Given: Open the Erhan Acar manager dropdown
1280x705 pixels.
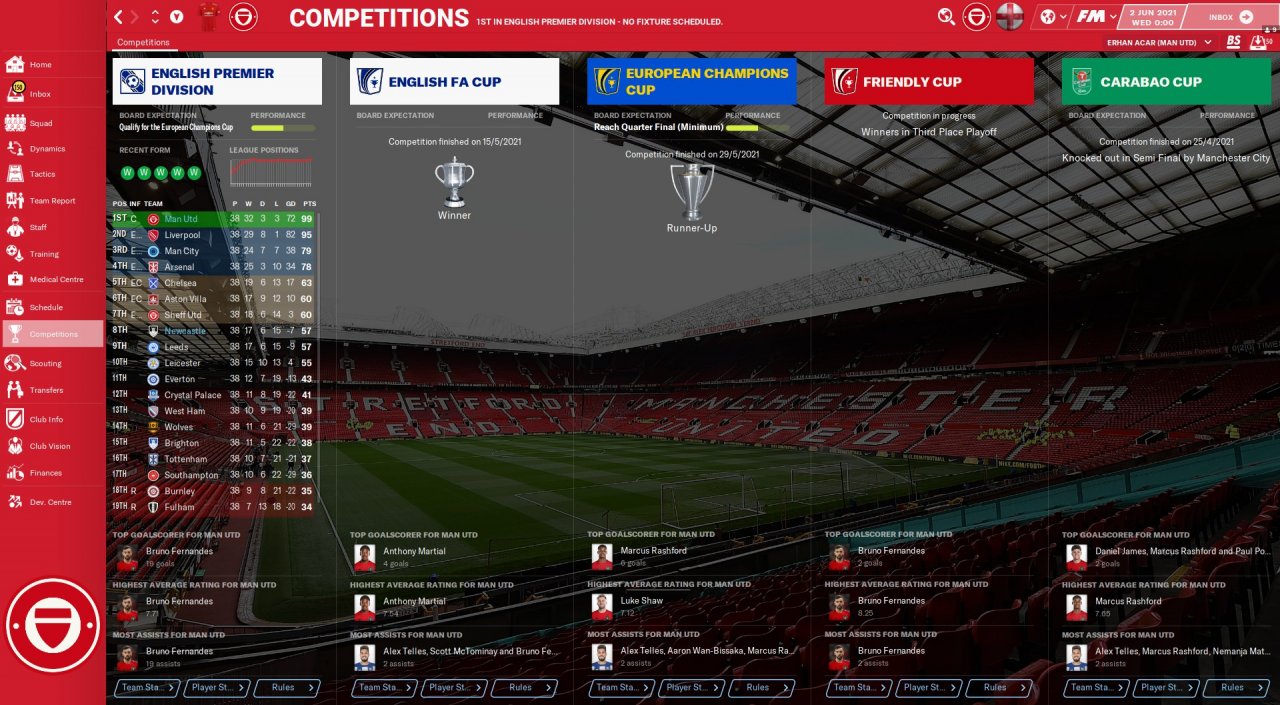Looking at the screenshot, I should 1159,42.
